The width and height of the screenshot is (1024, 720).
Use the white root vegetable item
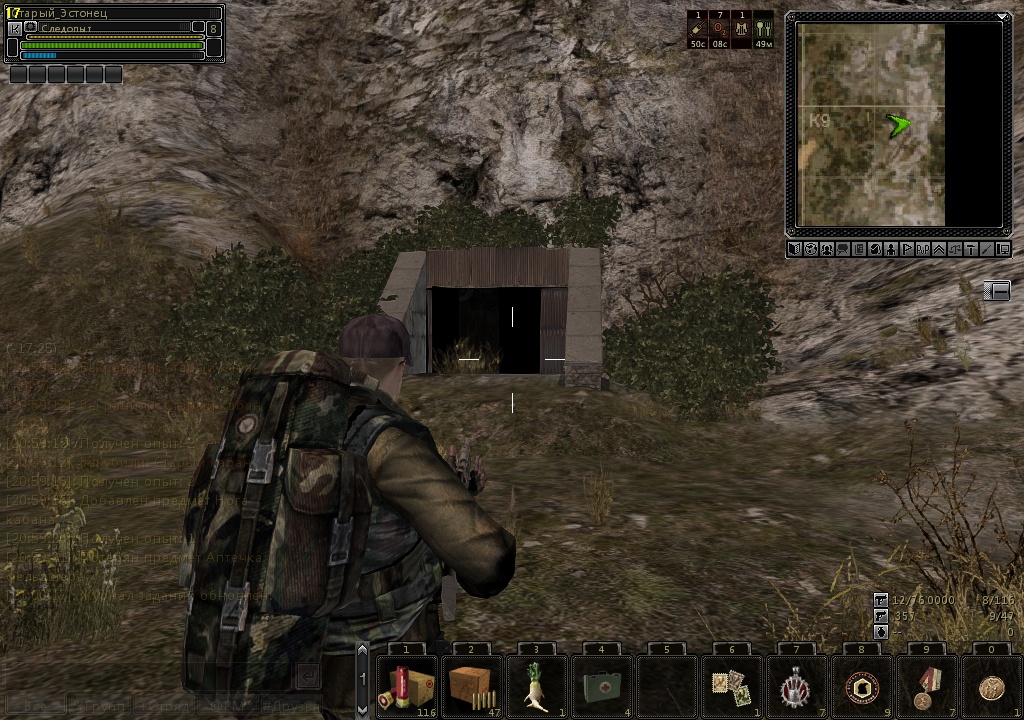pyautogui.click(x=536, y=684)
